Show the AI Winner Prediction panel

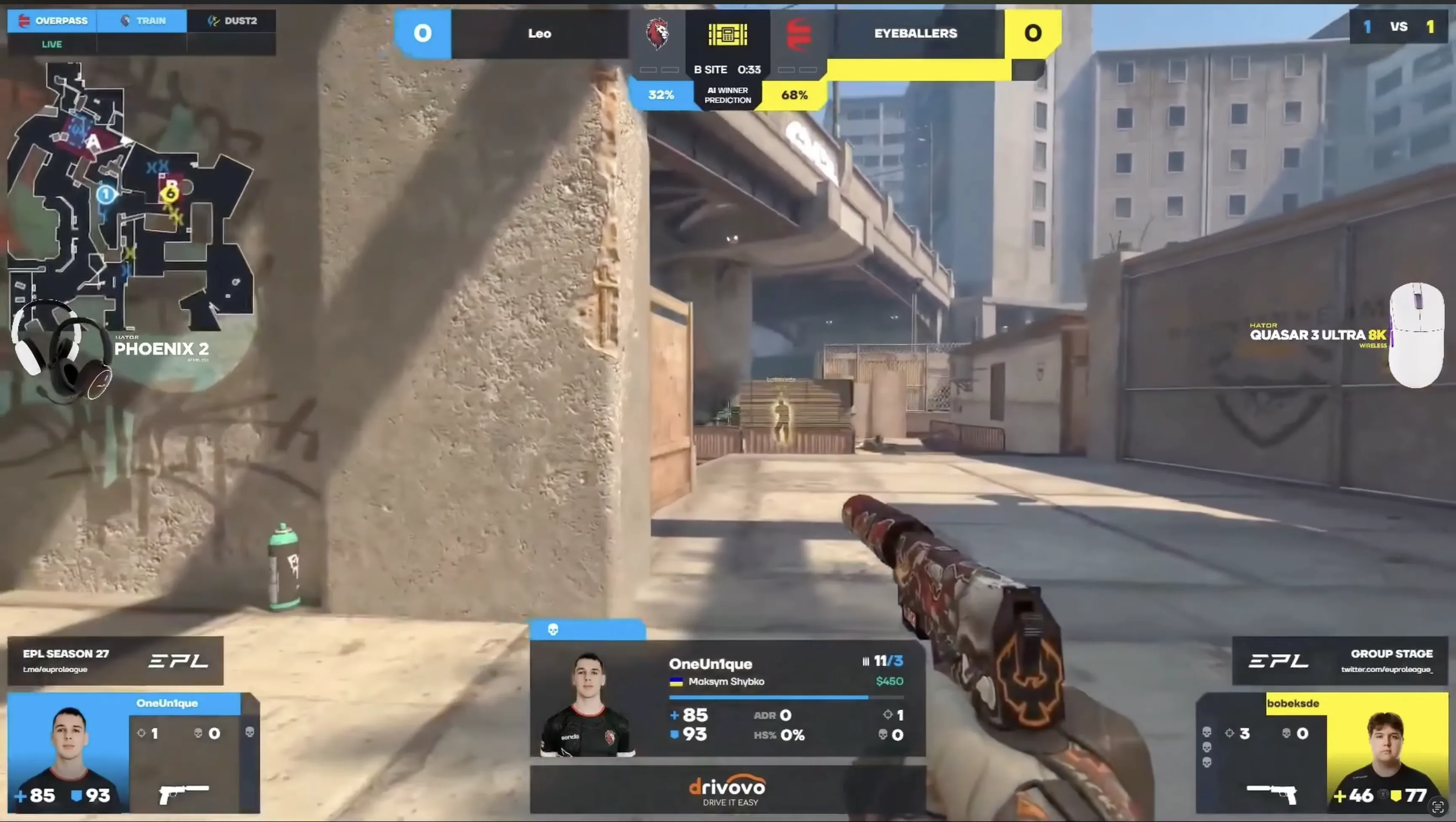pyautogui.click(x=728, y=95)
